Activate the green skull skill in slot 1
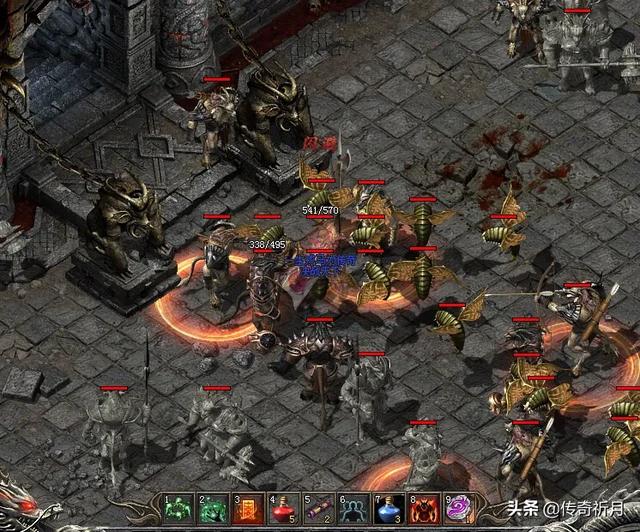This screenshot has height=532, width=640. pyautogui.click(x=177, y=509)
